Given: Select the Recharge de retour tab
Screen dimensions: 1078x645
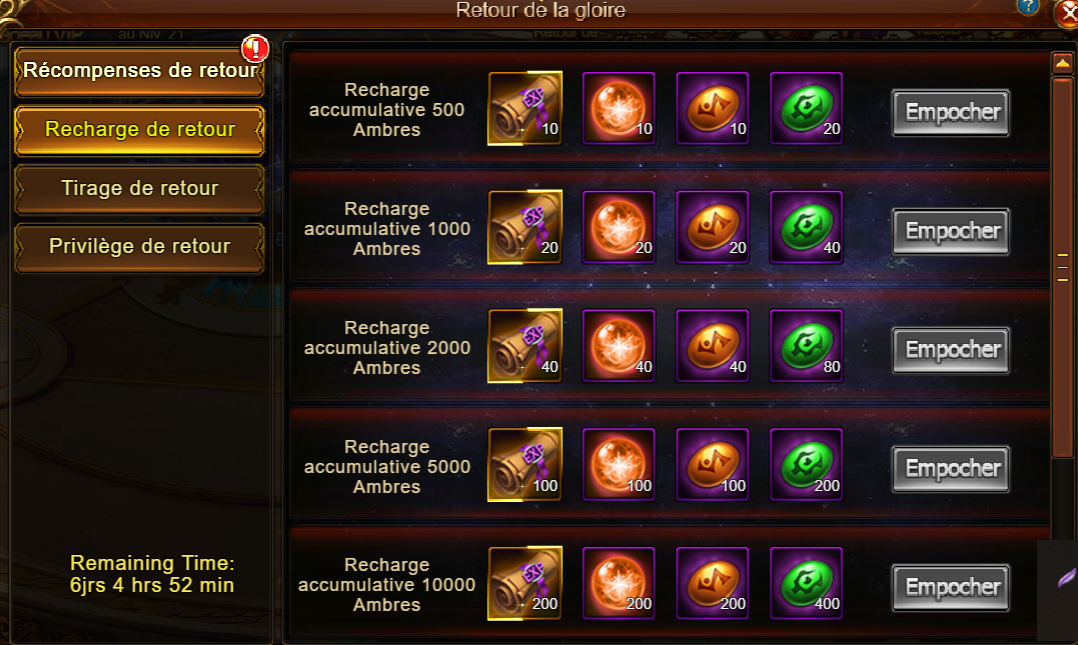Looking at the screenshot, I should (x=139, y=130).
